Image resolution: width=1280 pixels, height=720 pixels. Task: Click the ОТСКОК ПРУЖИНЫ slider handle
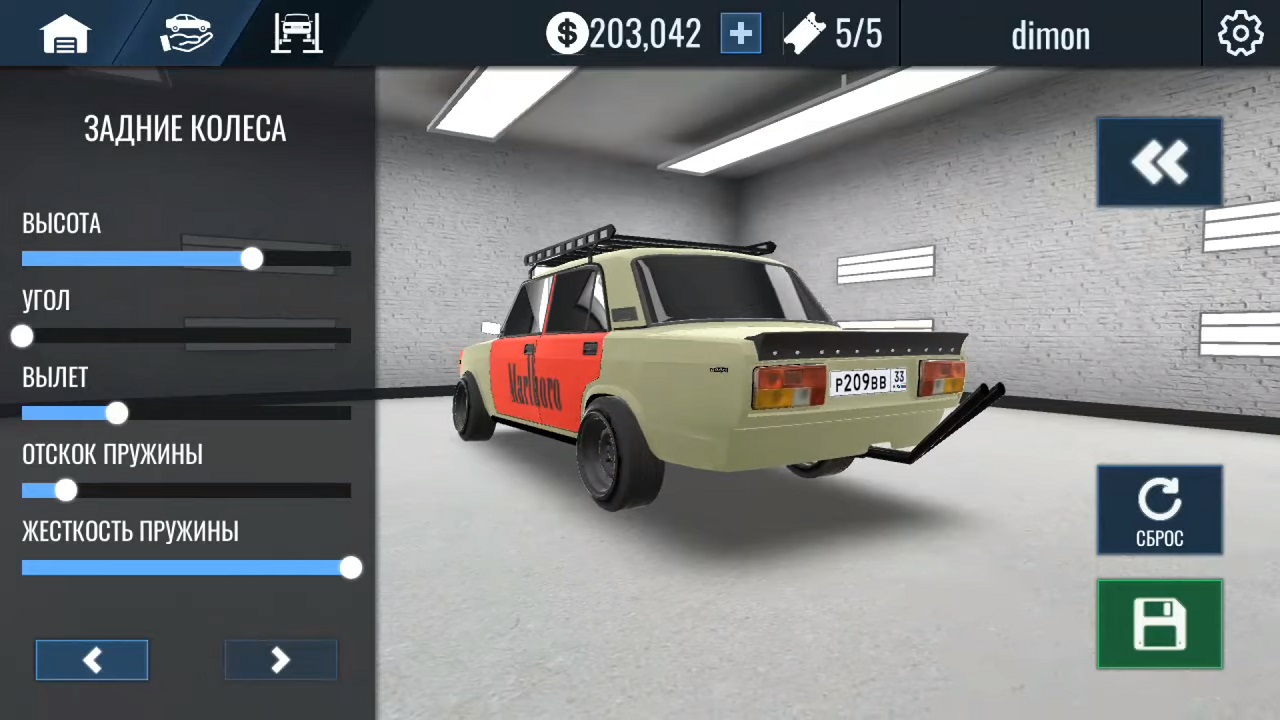click(x=66, y=490)
